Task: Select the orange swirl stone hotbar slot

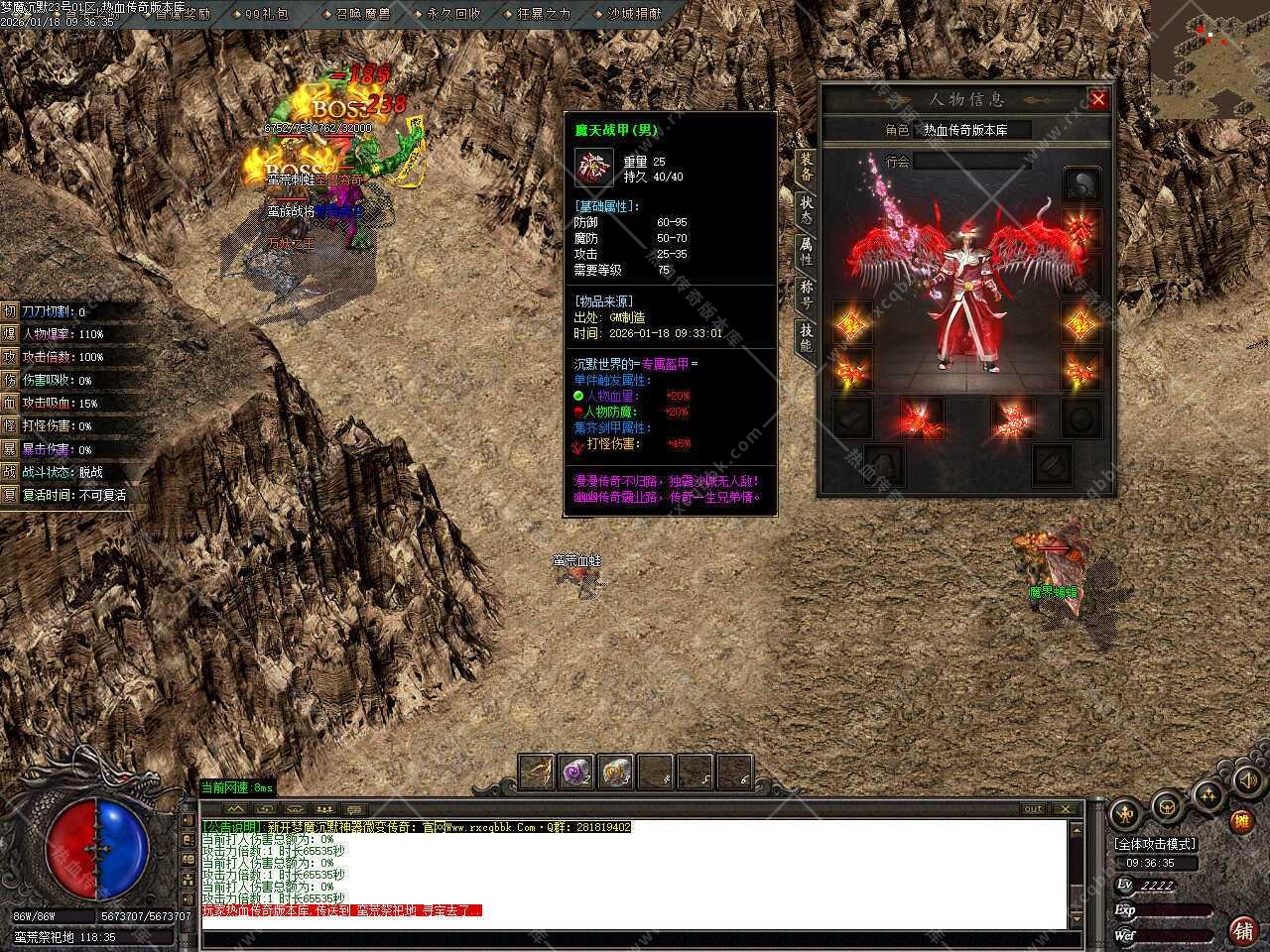Action: [x=615, y=773]
